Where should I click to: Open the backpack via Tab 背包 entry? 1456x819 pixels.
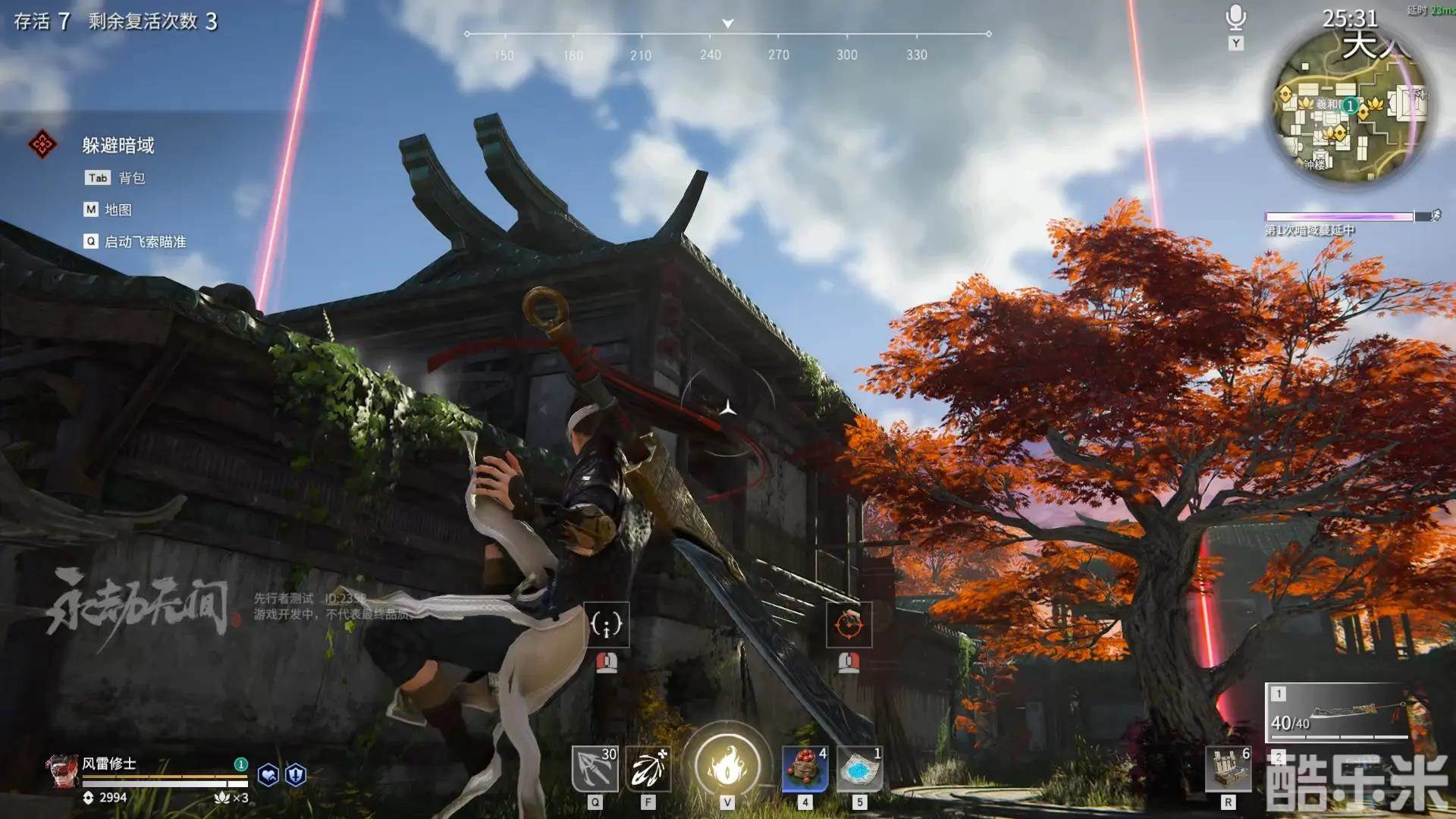point(114,177)
